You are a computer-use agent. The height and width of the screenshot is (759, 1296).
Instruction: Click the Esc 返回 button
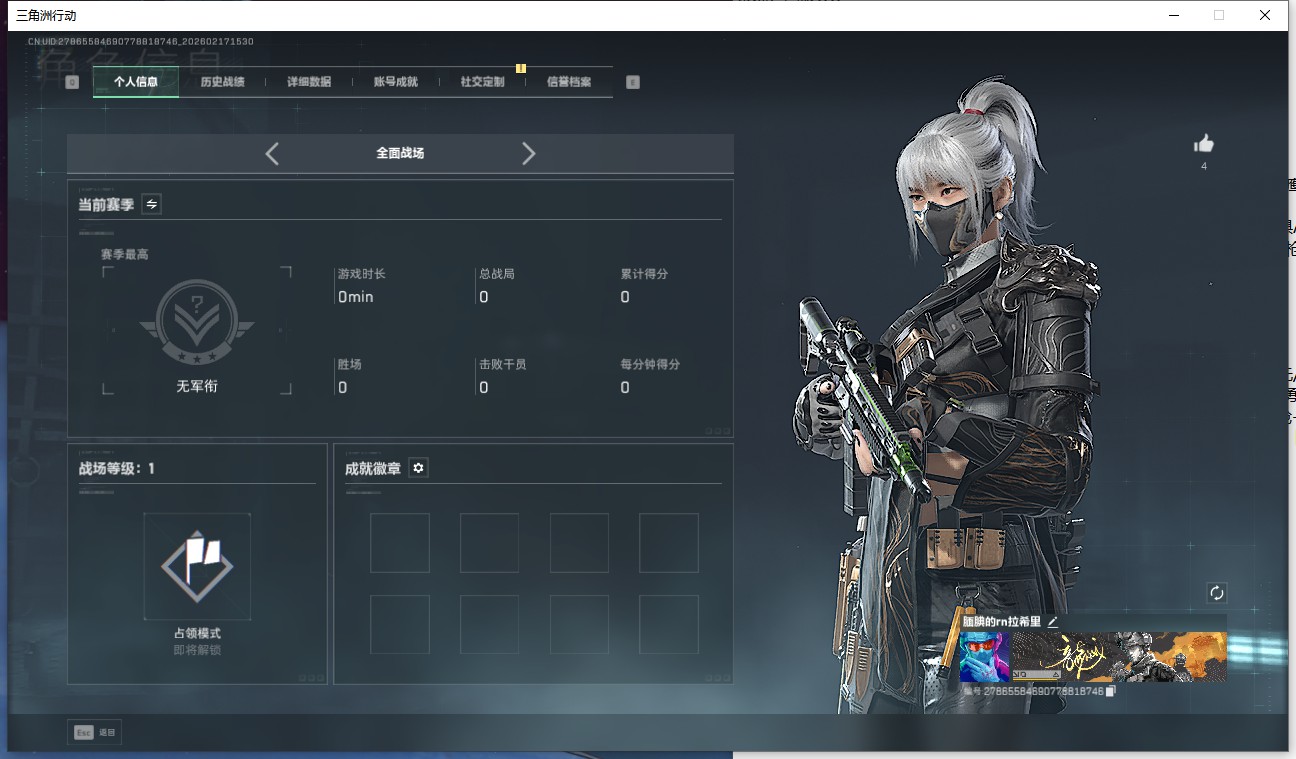click(x=93, y=732)
